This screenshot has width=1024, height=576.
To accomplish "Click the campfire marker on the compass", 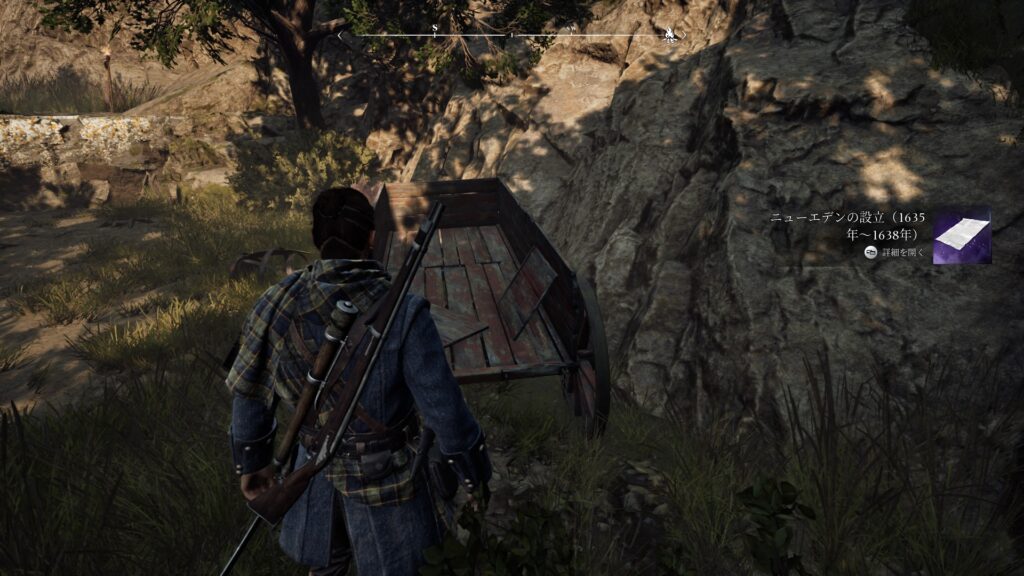I will tap(668, 35).
